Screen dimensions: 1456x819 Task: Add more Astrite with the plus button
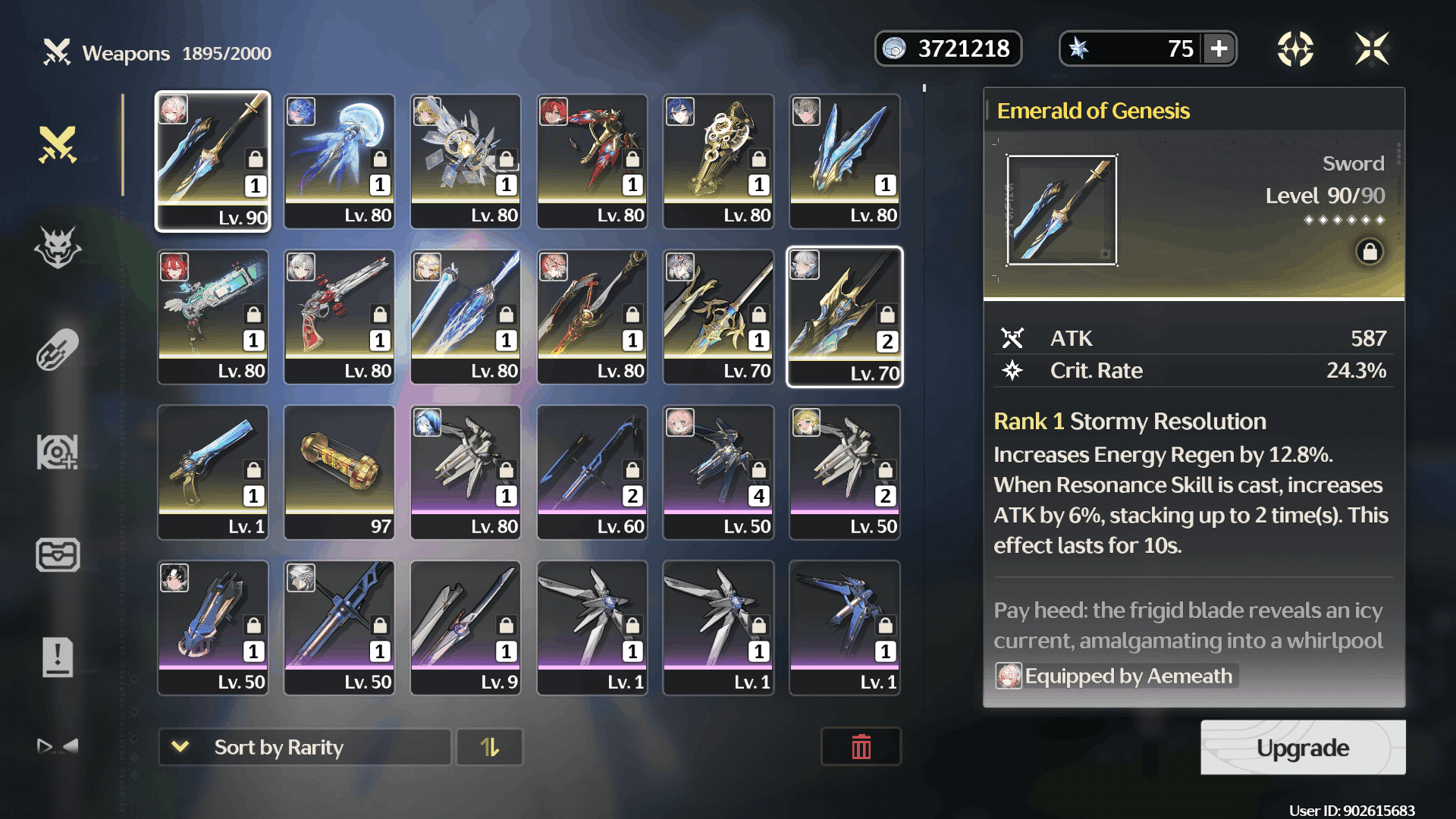(x=1219, y=49)
